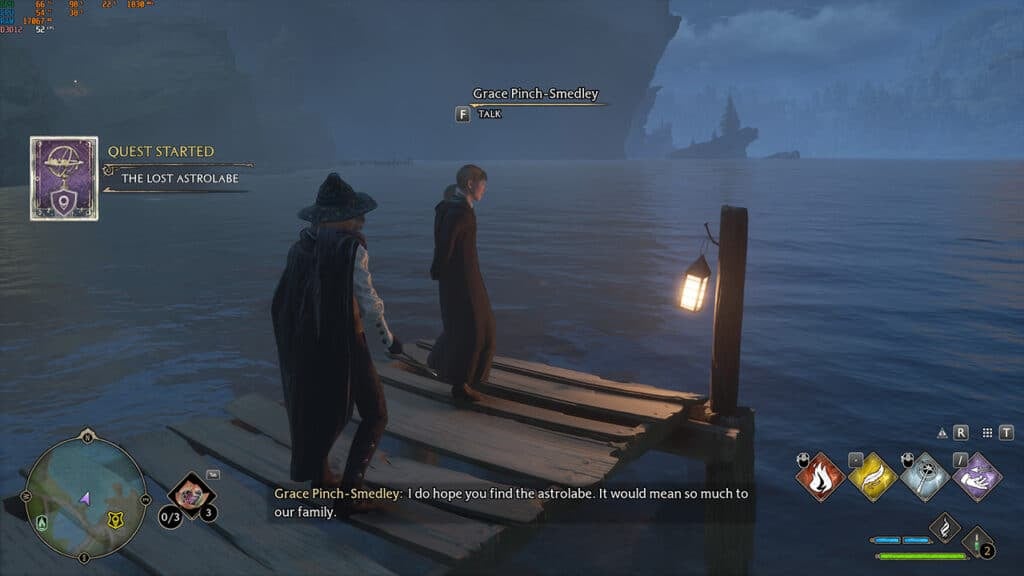Click the spell-set grid icon
The image size is (1024, 576).
click(x=987, y=433)
